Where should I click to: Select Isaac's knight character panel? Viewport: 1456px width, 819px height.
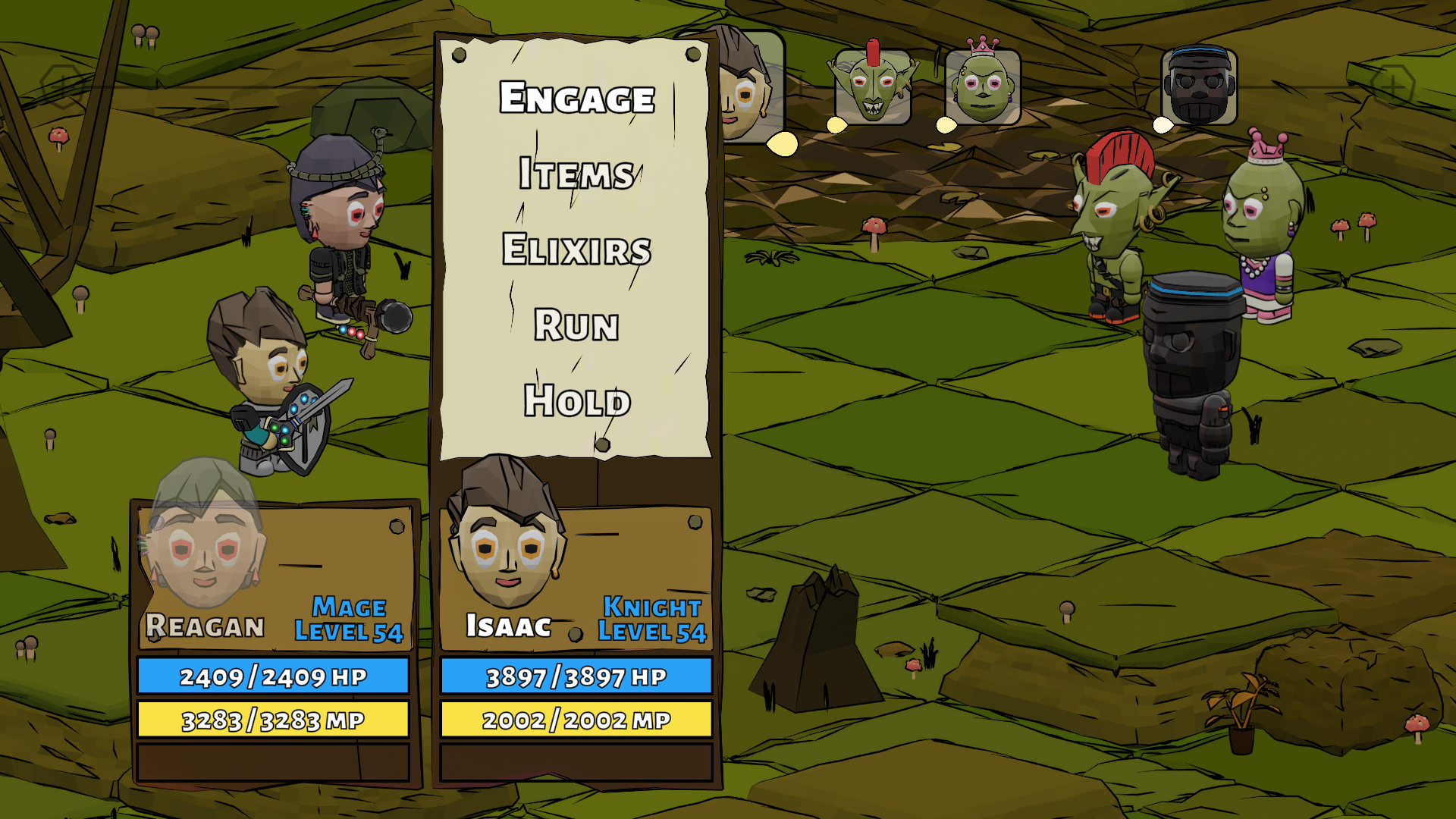point(576,576)
